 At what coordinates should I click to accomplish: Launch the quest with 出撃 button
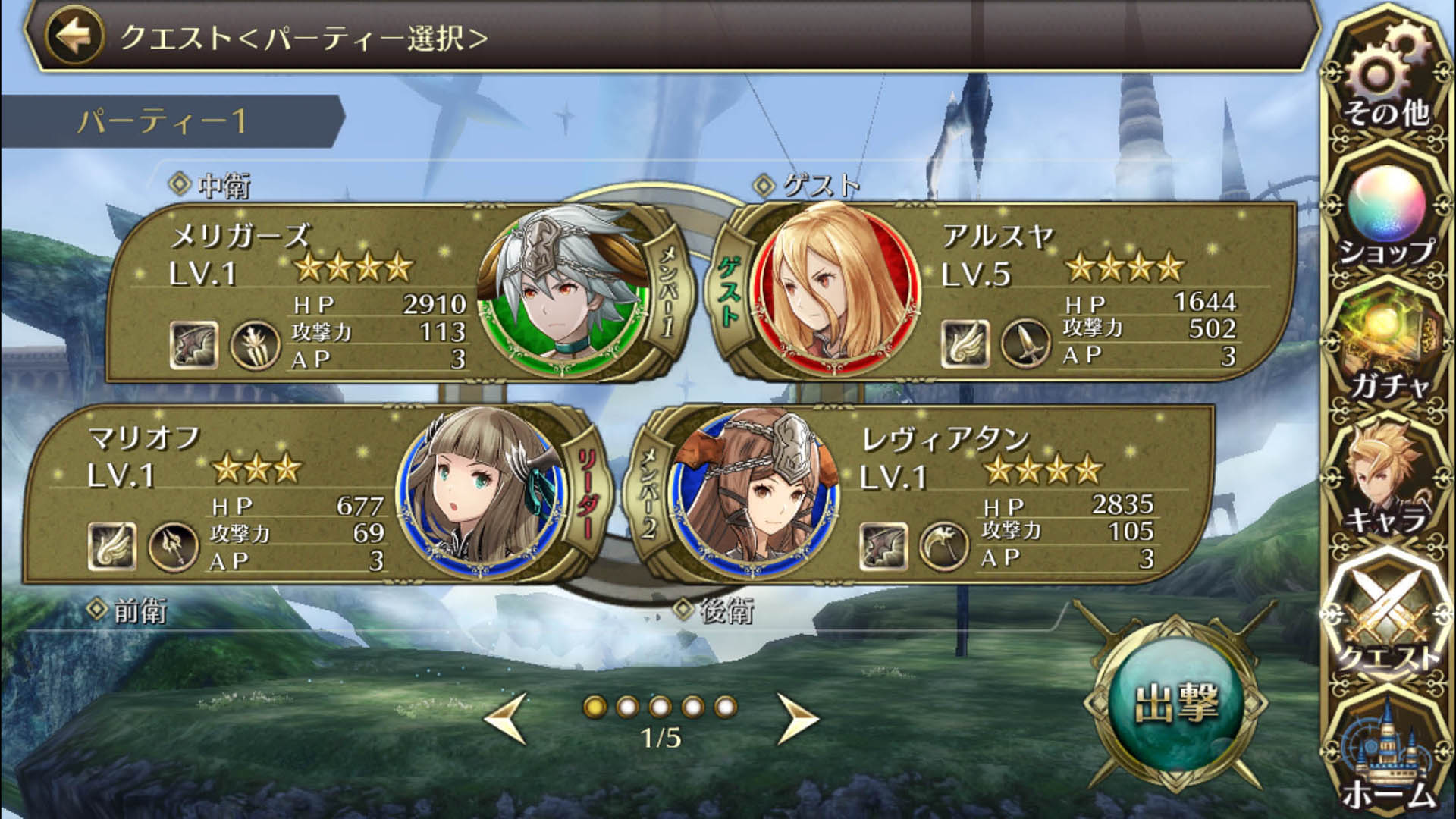[x=1176, y=704]
